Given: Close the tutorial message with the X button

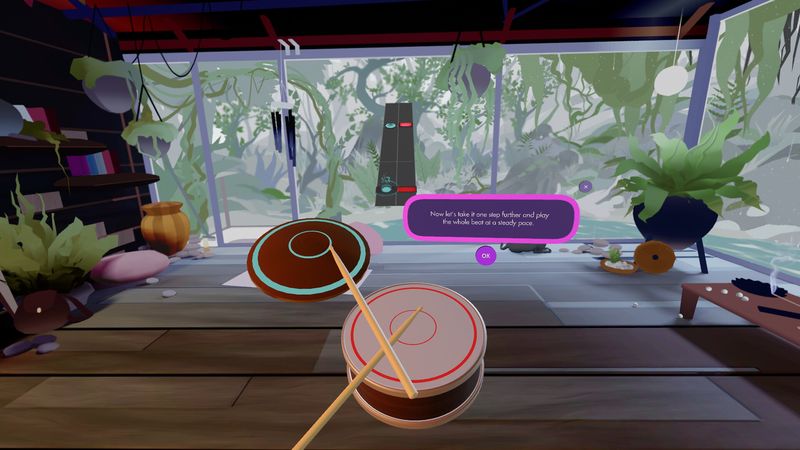Looking at the screenshot, I should click(585, 186).
